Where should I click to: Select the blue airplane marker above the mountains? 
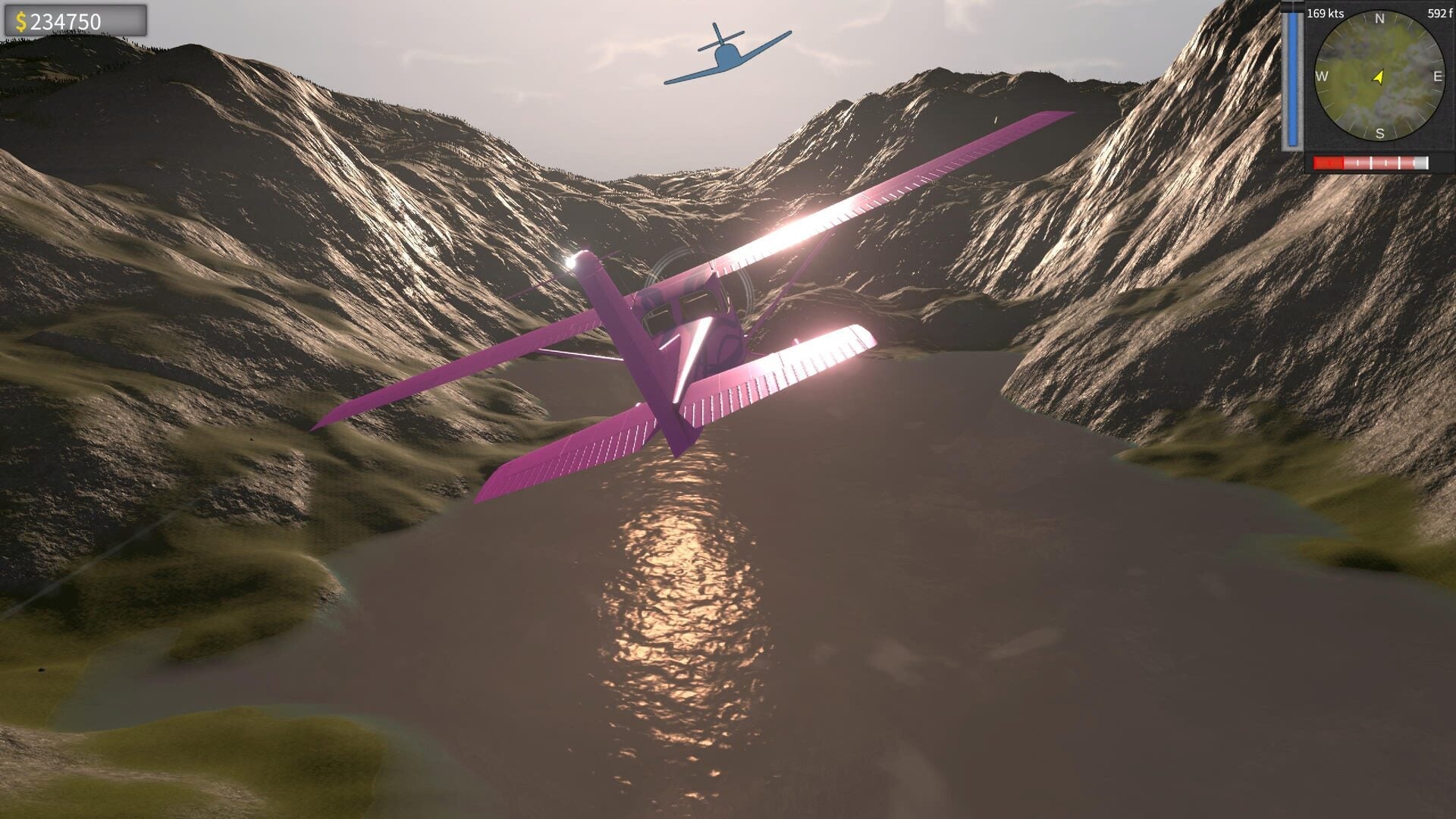coord(730,53)
